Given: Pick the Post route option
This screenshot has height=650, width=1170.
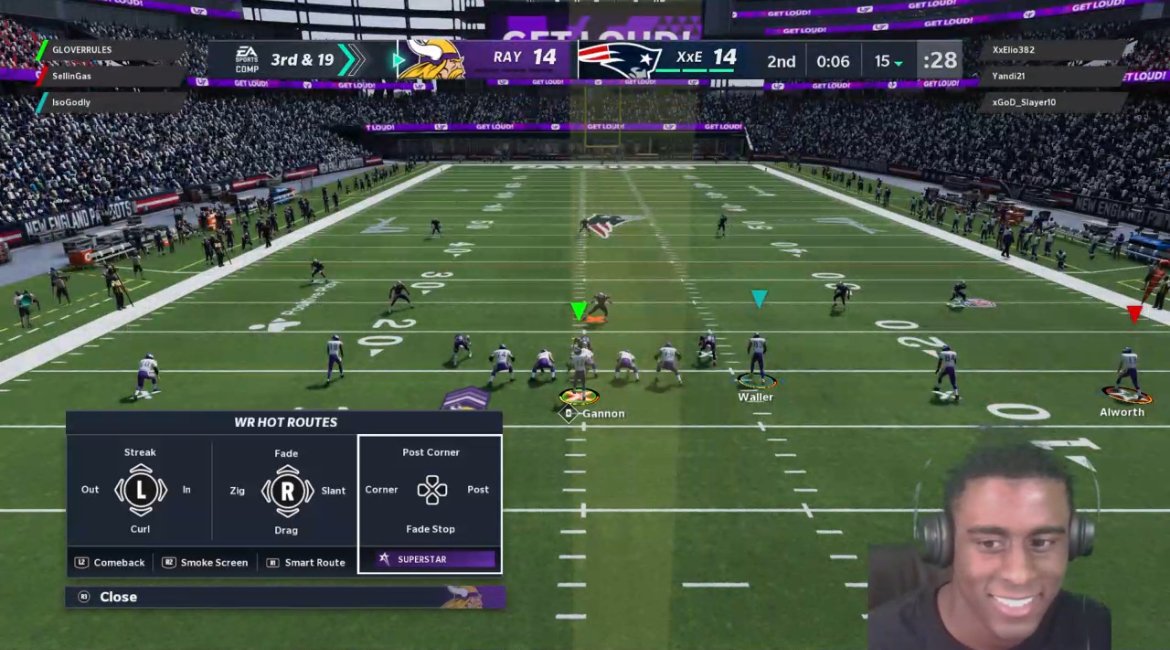Looking at the screenshot, I should (478, 490).
